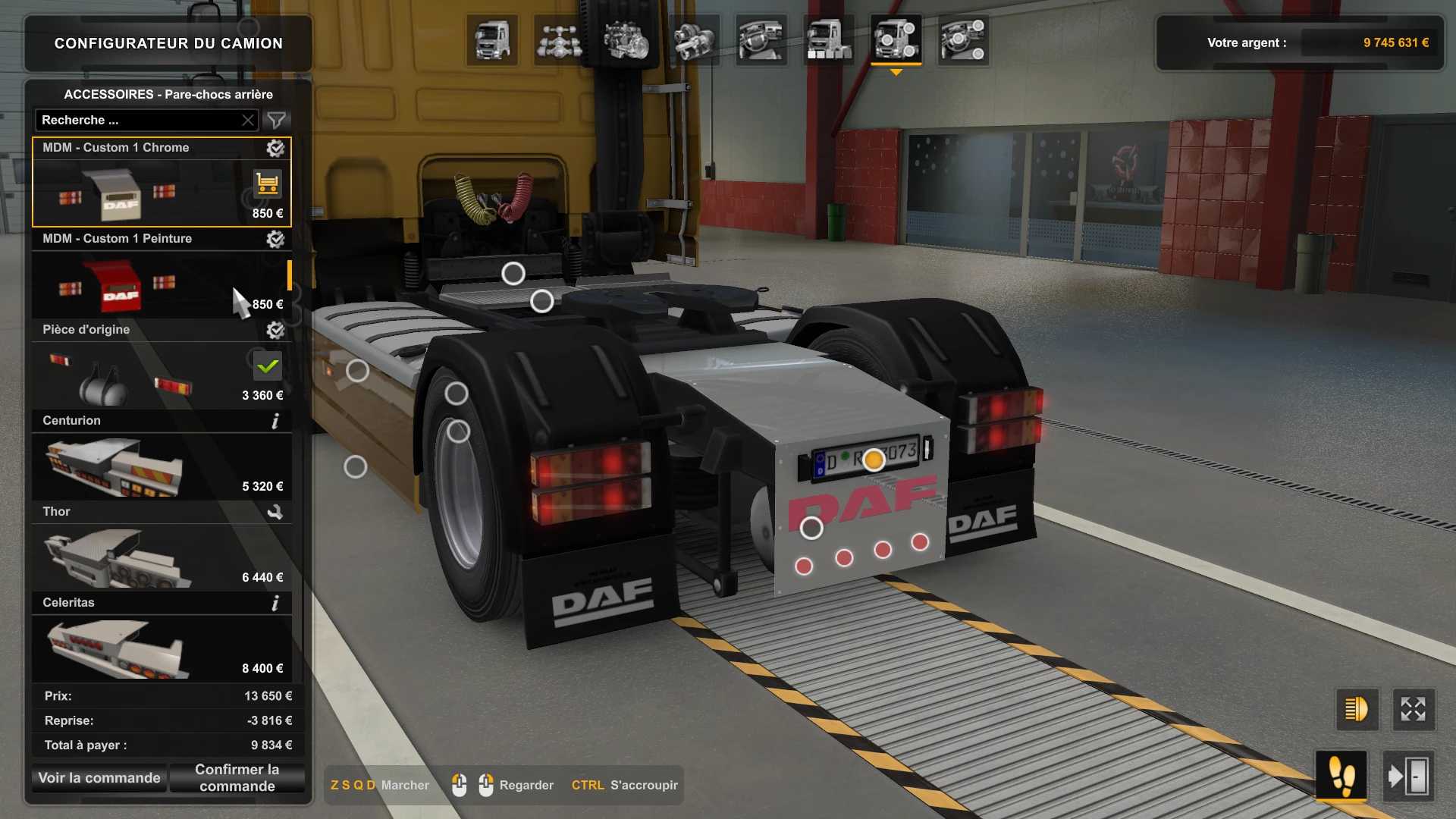Switch to the truck cab tab

492,39
